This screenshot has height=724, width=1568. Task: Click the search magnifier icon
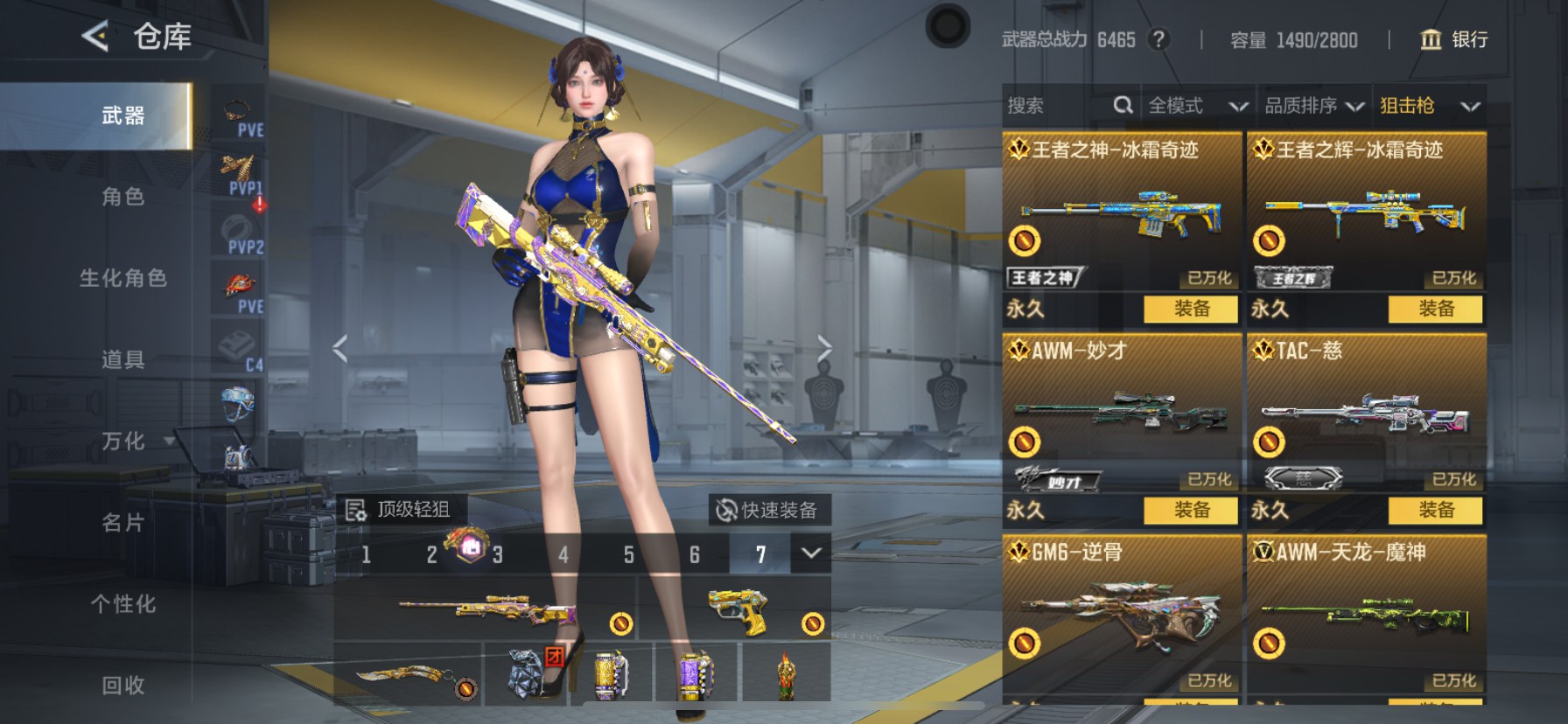[x=1124, y=105]
